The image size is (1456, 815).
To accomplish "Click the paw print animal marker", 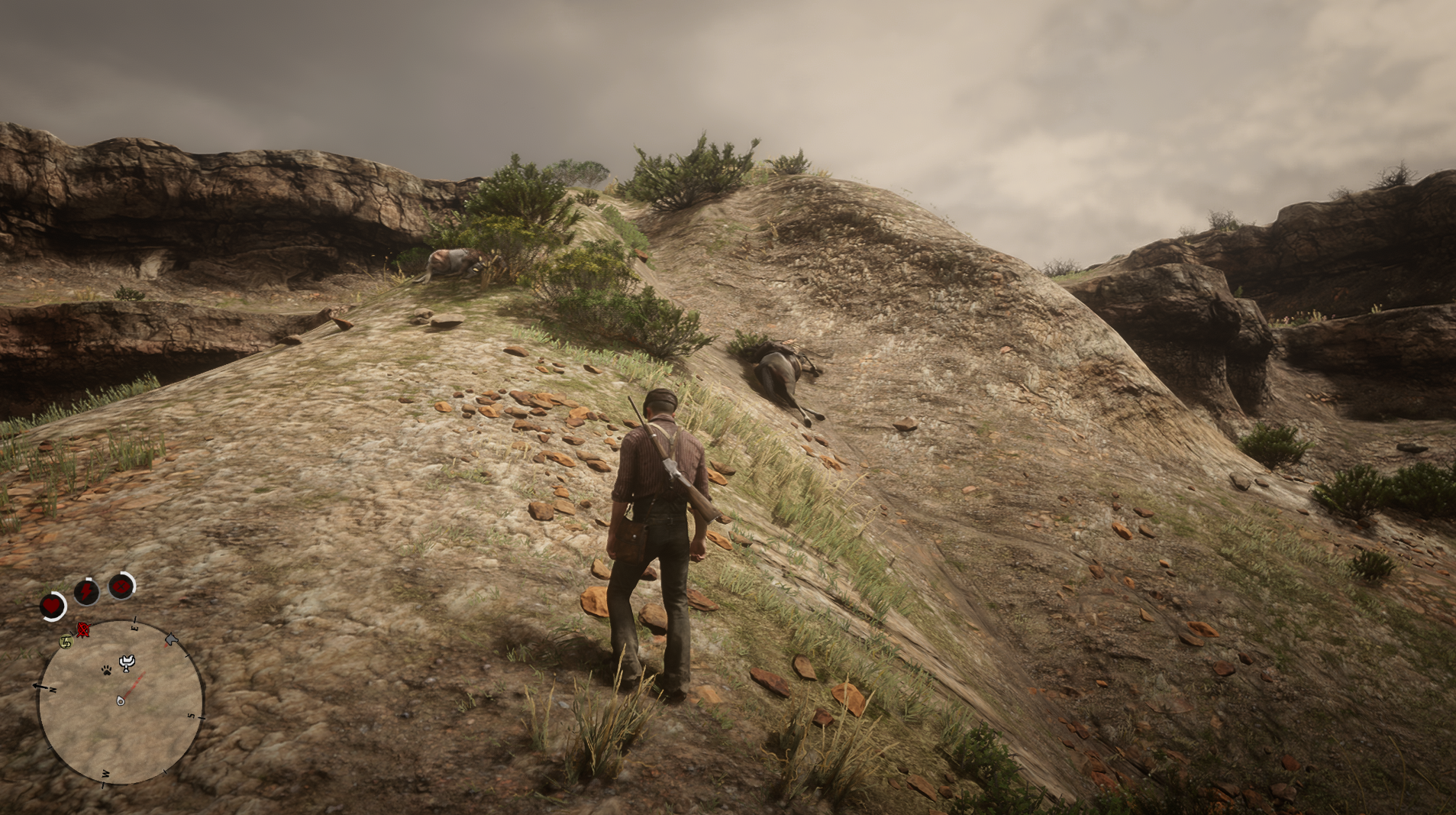I will (x=107, y=670).
